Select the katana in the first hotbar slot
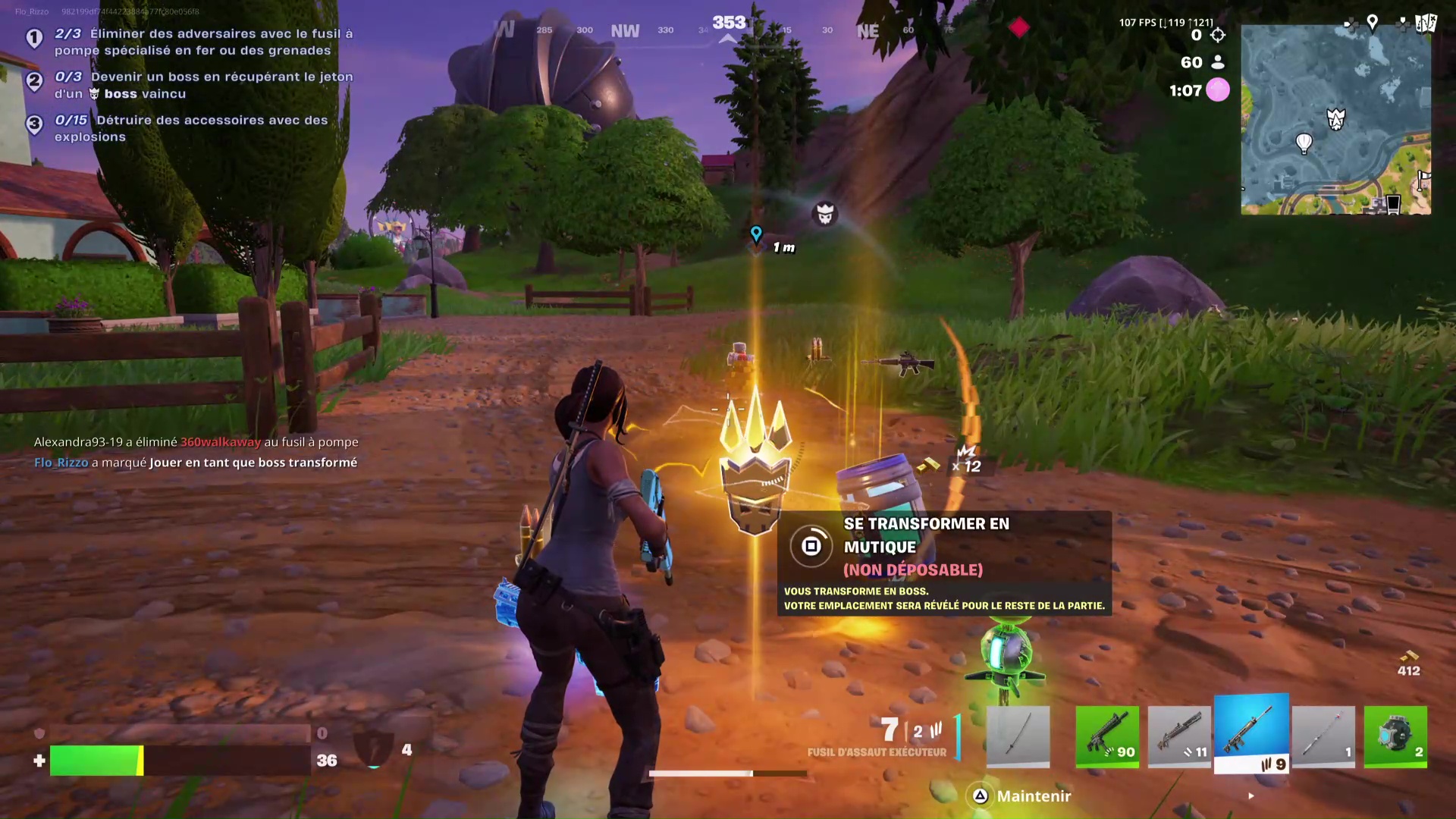1456x819 pixels. coord(1017,736)
